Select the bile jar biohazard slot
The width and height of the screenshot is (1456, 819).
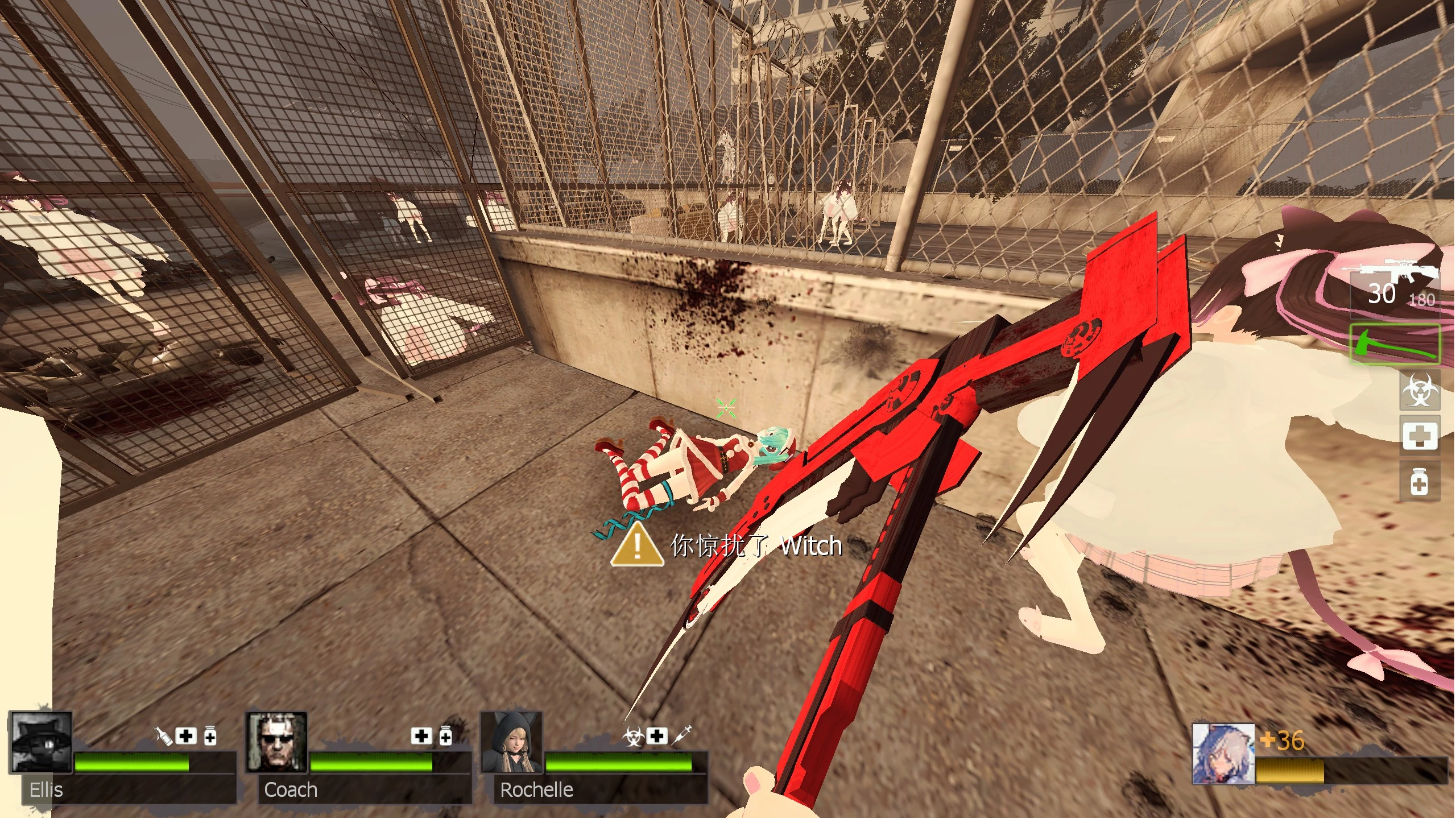1420,390
